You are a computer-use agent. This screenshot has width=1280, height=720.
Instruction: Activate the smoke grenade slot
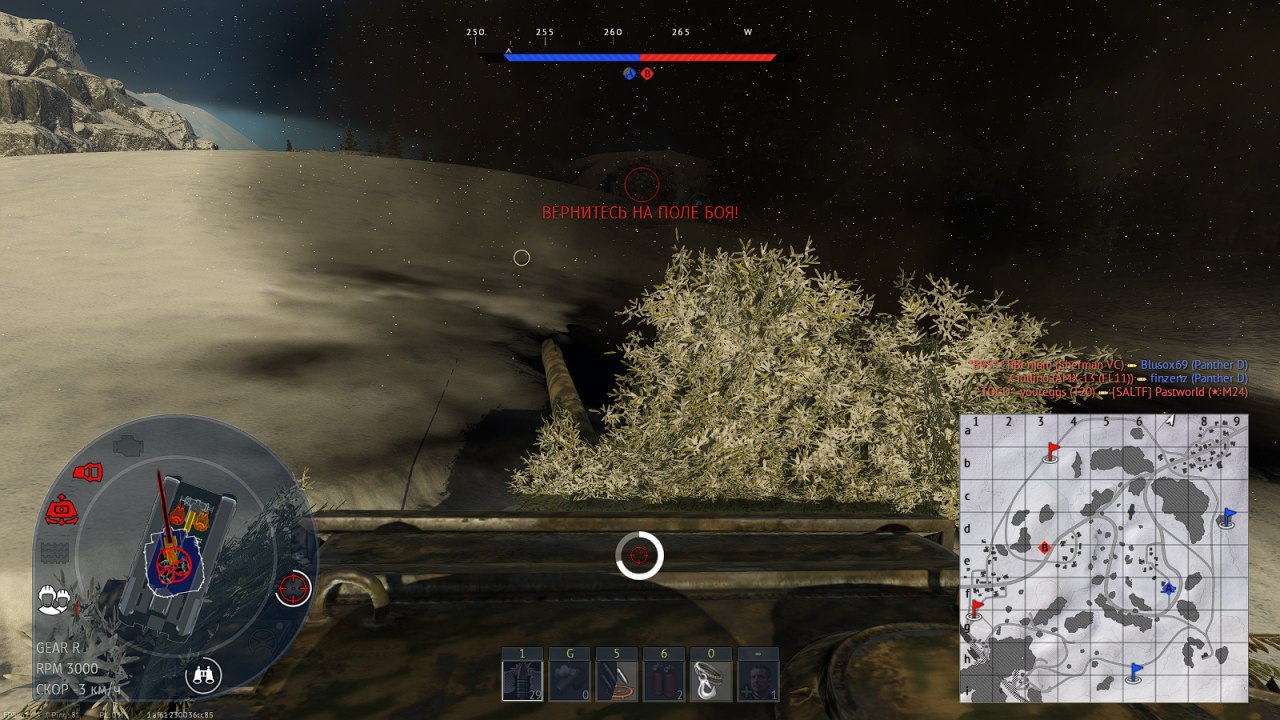[569, 680]
